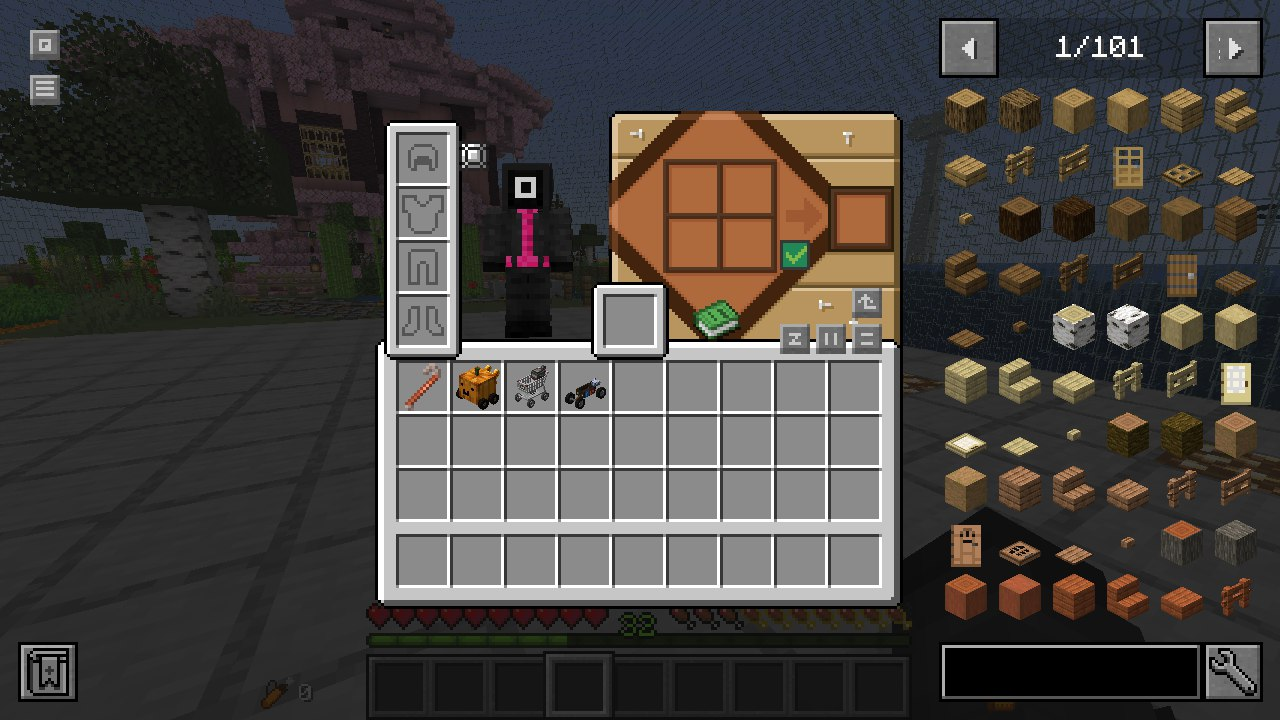Go to the previous item list page
This screenshot has height=720, width=1280.
[x=968, y=48]
